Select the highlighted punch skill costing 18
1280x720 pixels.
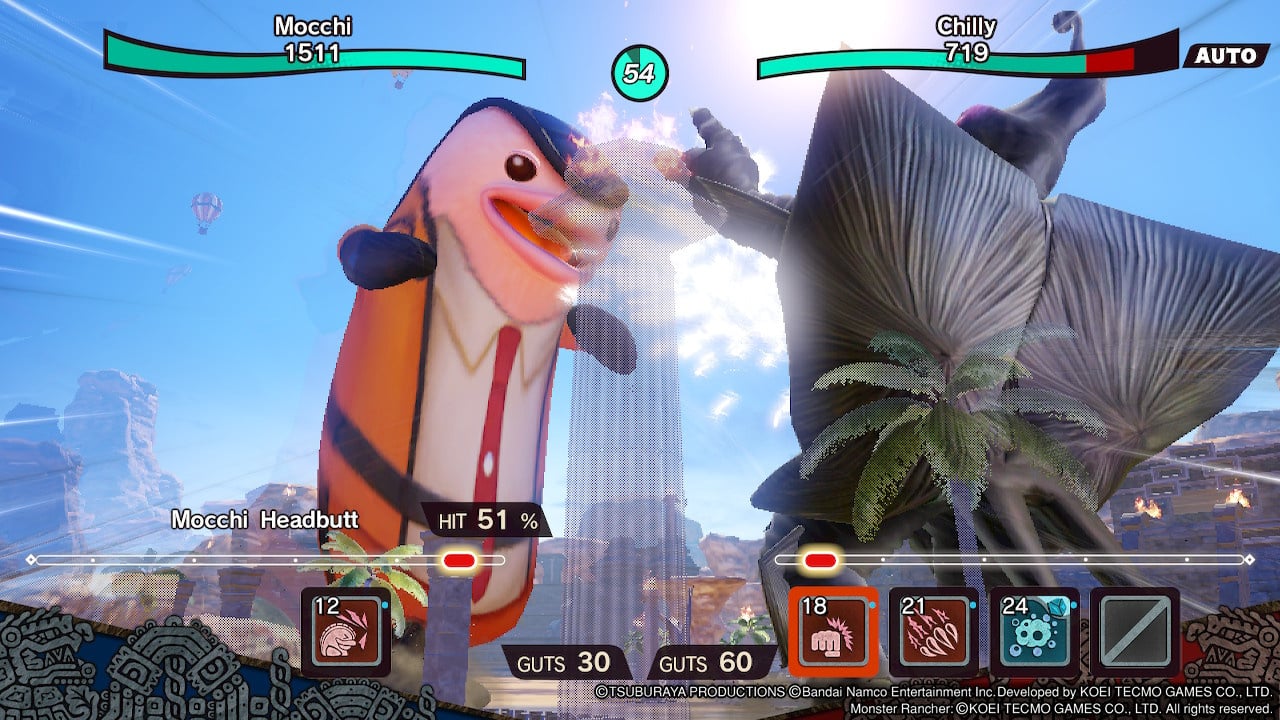tap(833, 632)
